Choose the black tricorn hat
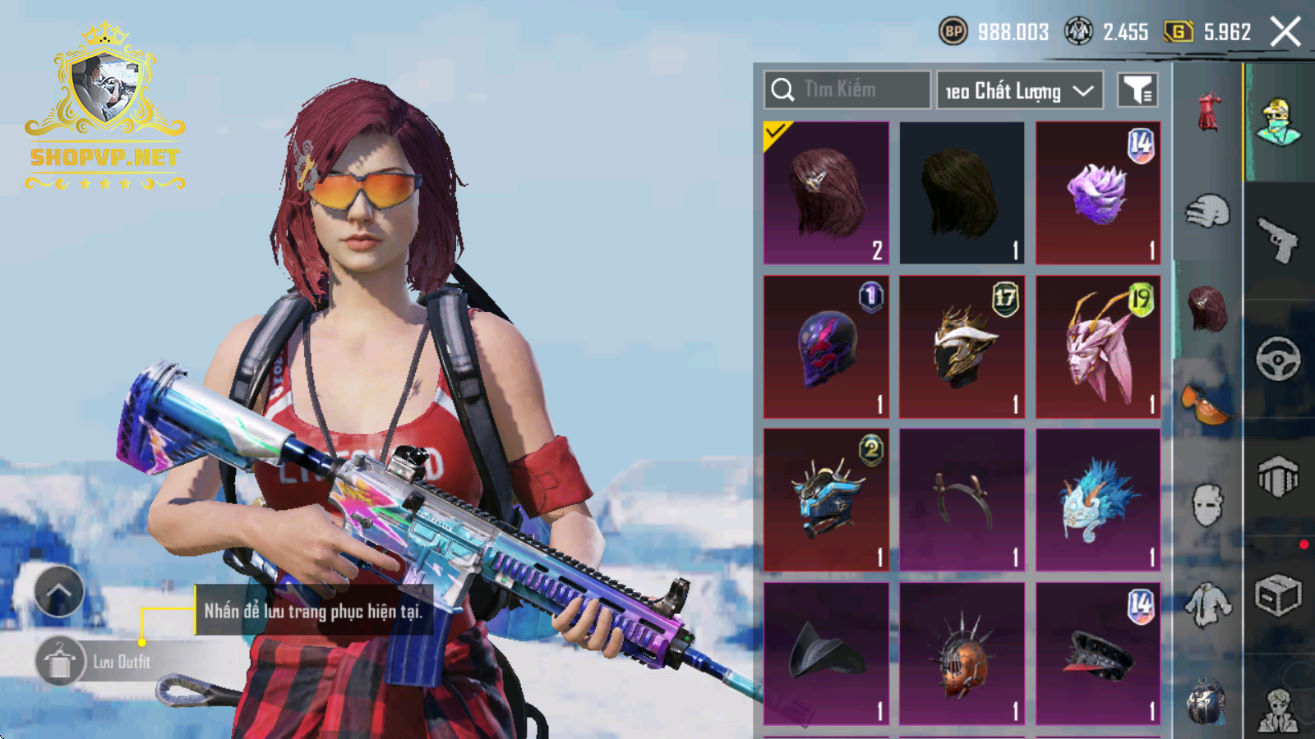This screenshot has height=739, width=1315. click(x=826, y=654)
